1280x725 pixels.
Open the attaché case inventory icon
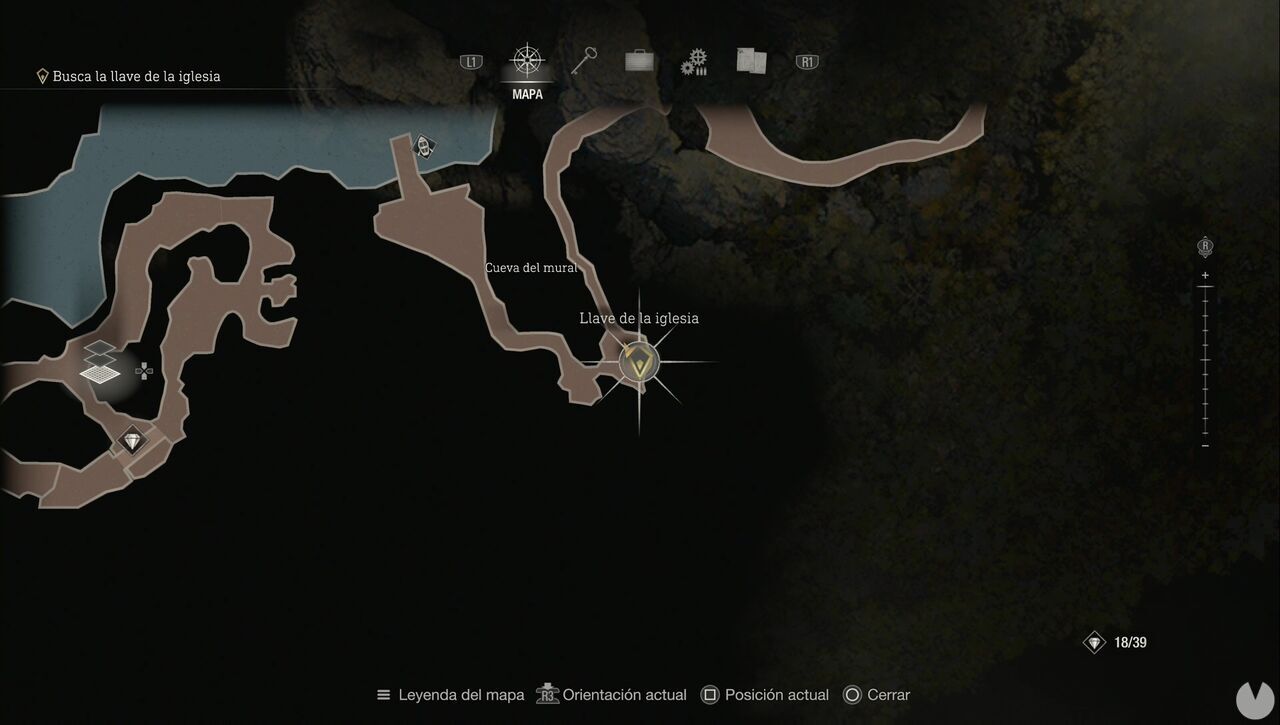639,60
